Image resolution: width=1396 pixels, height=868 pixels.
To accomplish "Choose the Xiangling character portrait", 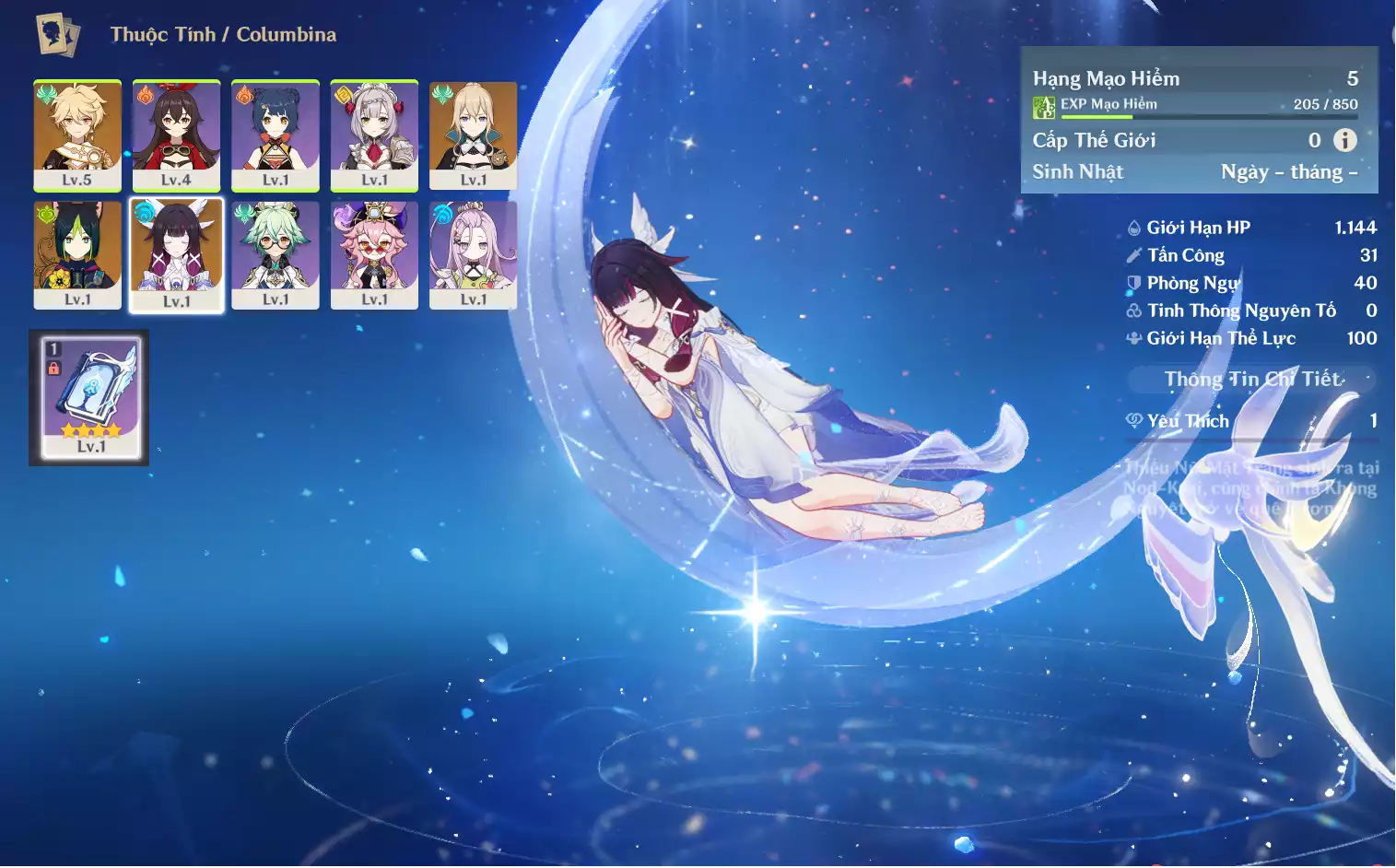I will tap(276, 135).
